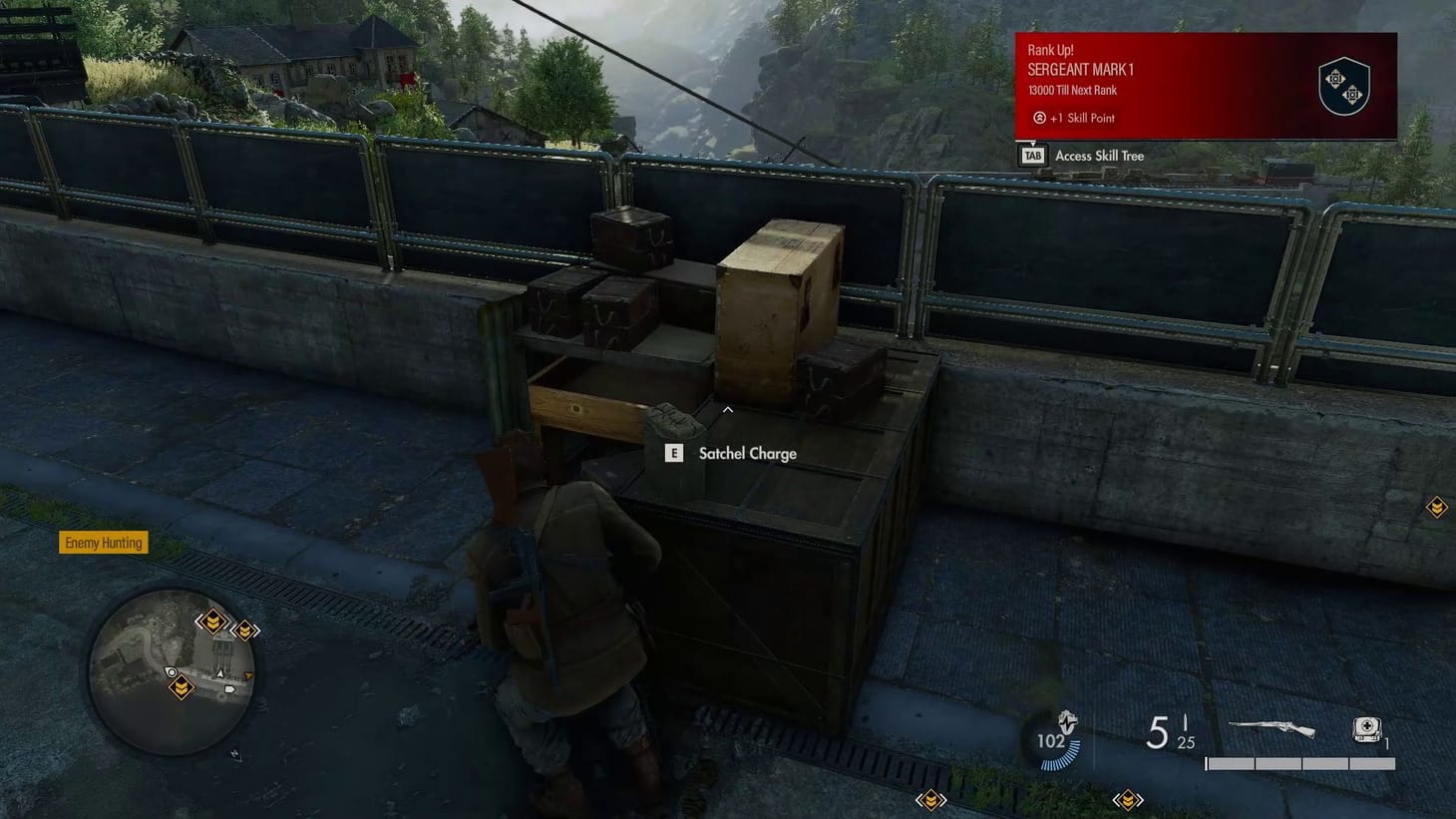
Task: Toggle the objective camera icon on the minimap
Action: pos(172,672)
